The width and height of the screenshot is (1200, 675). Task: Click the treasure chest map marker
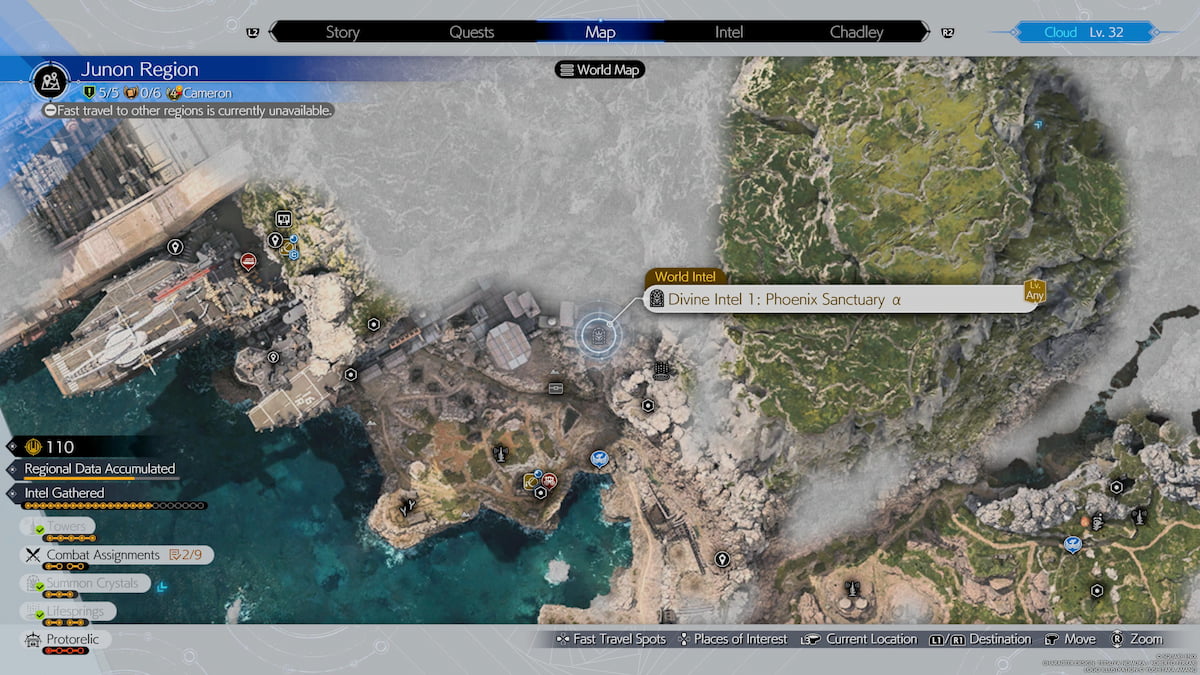[x=556, y=387]
